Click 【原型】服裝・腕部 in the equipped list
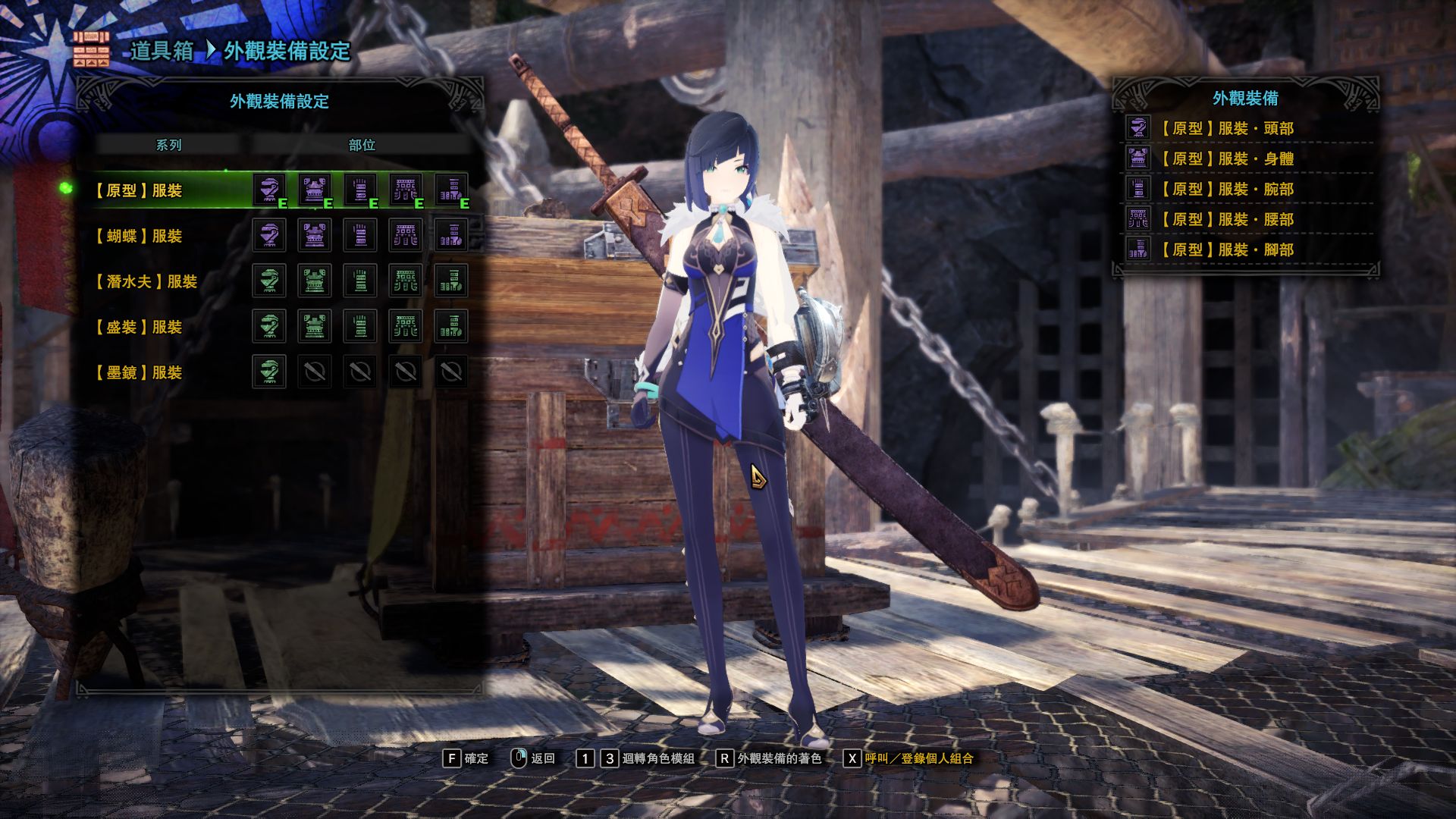 (1226, 189)
